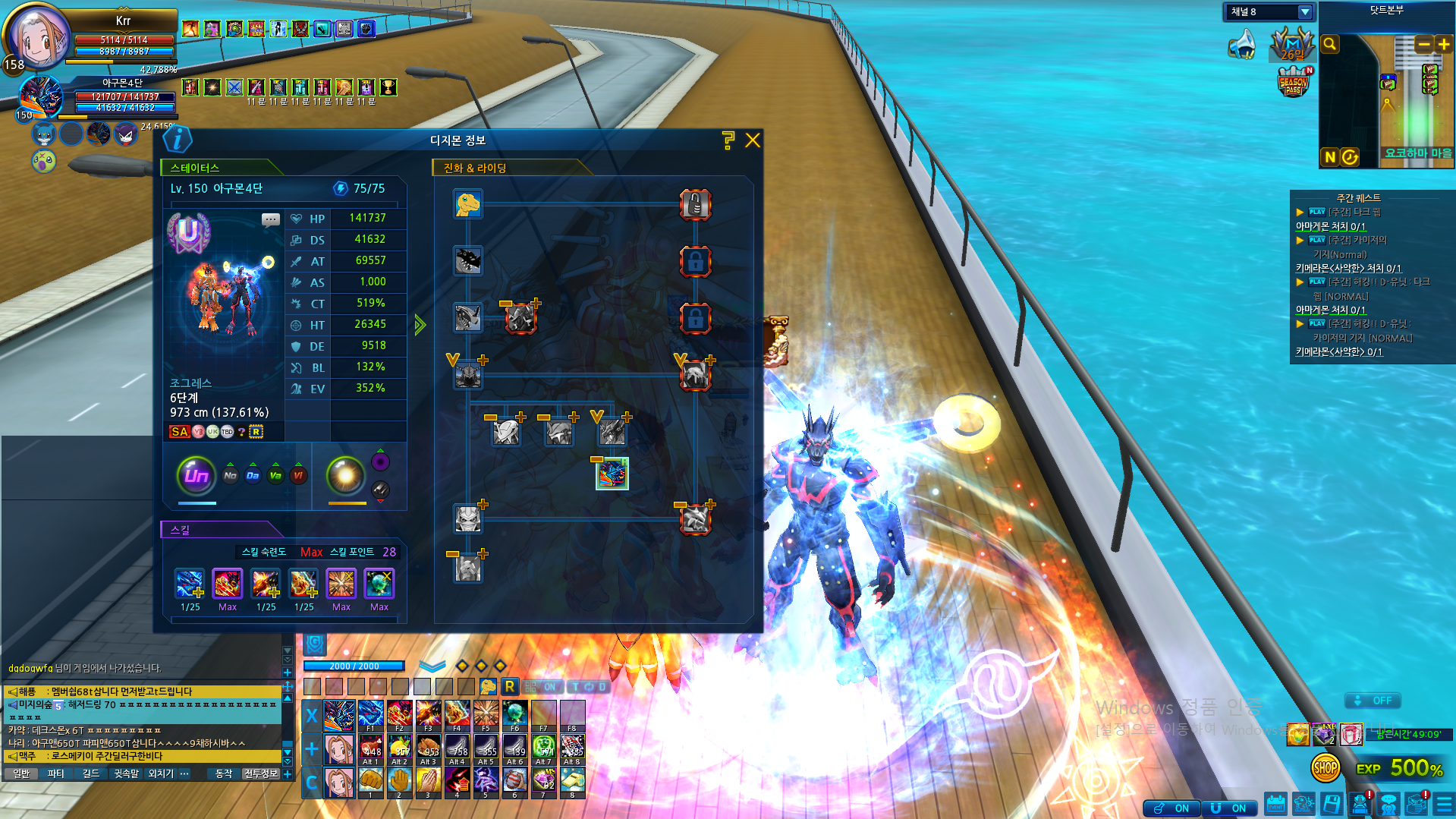Close the Digimon info window

point(752,140)
